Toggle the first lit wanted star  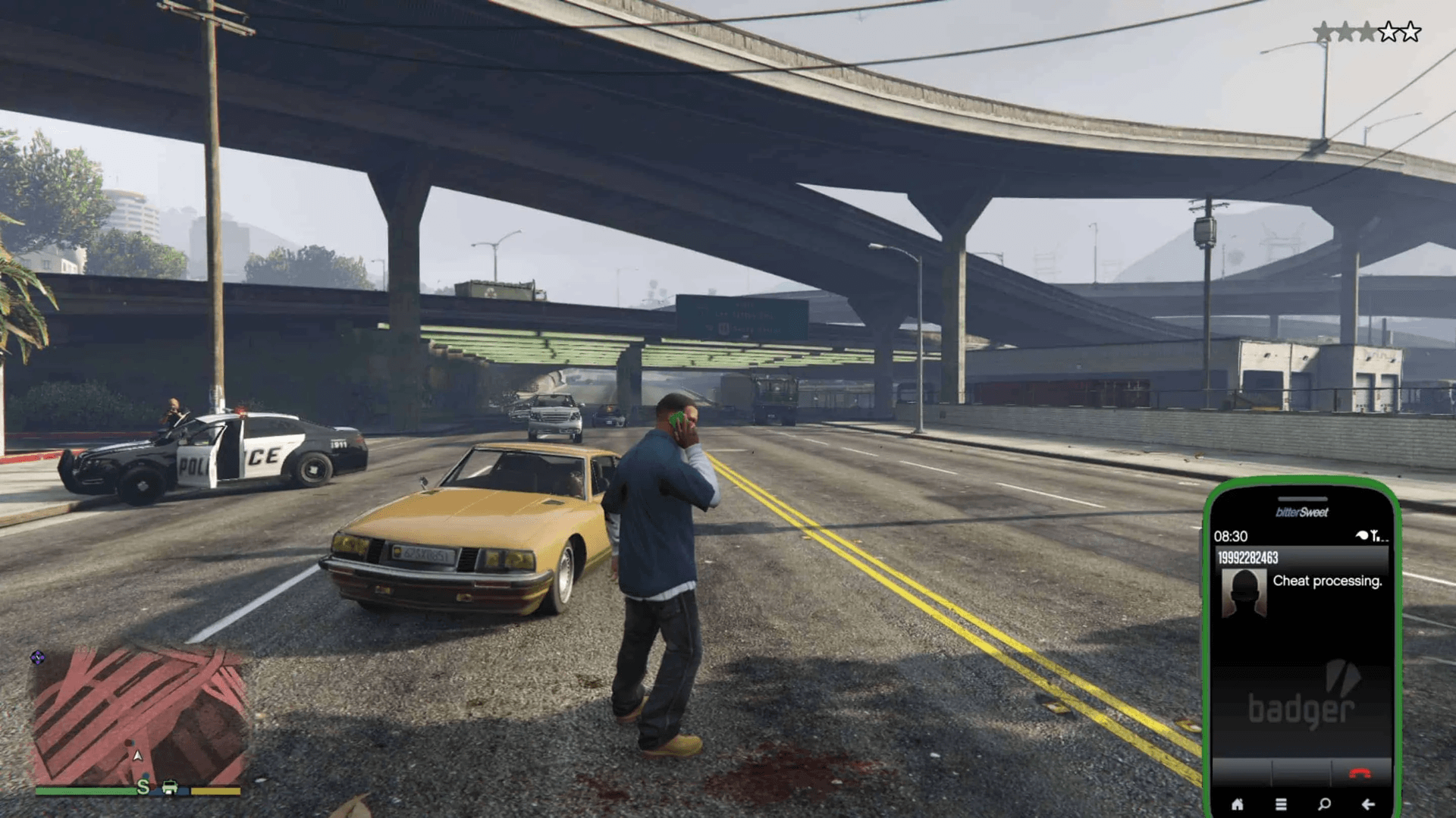[x=1323, y=32]
